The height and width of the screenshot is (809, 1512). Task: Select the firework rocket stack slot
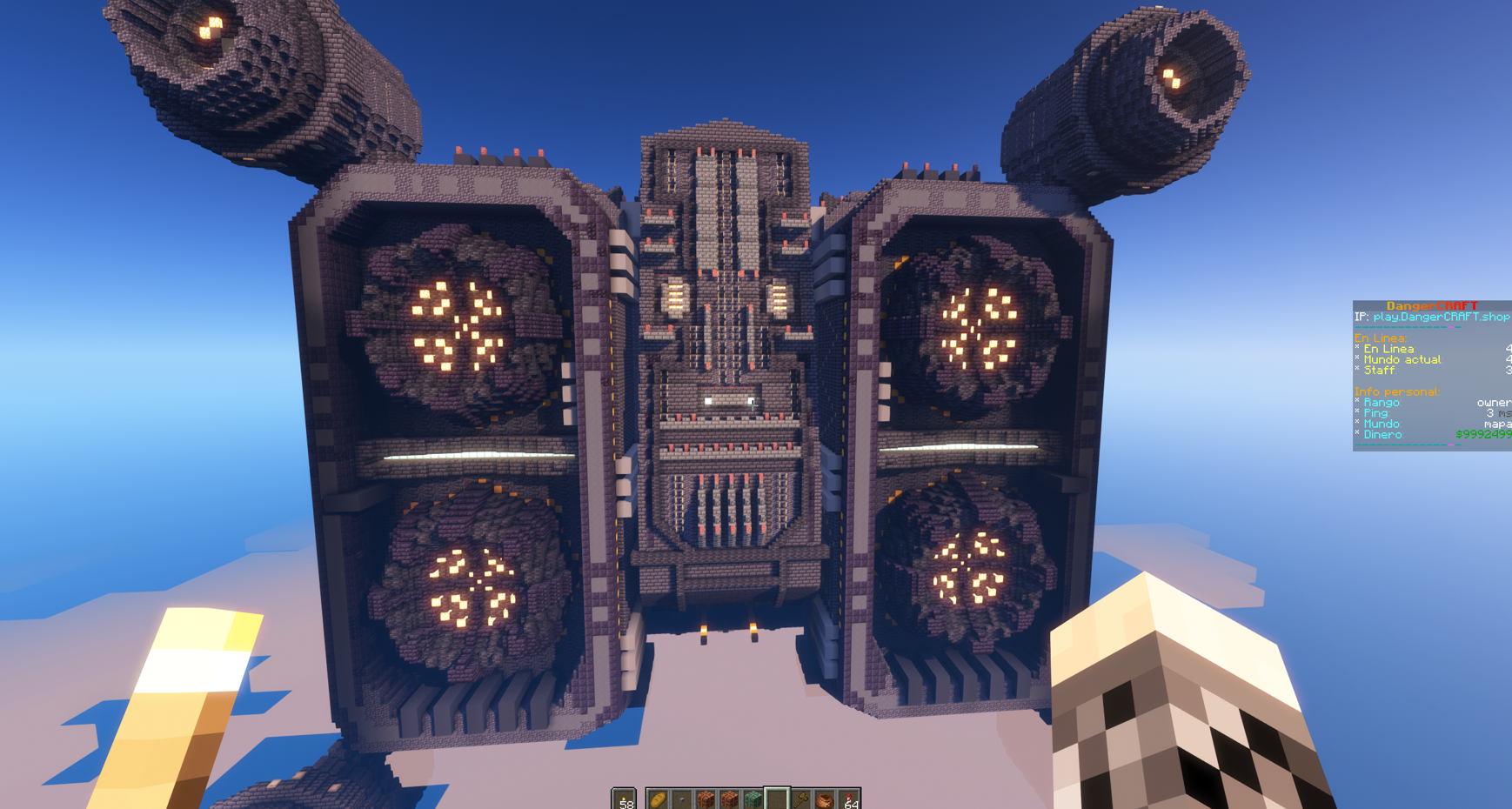(849, 799)
